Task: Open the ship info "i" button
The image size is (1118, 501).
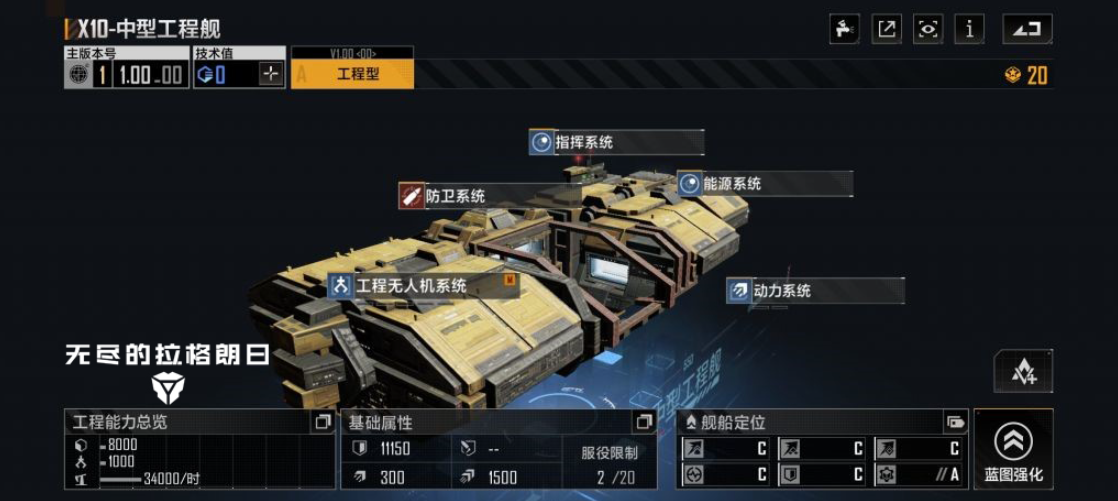Action: point(969,29)
